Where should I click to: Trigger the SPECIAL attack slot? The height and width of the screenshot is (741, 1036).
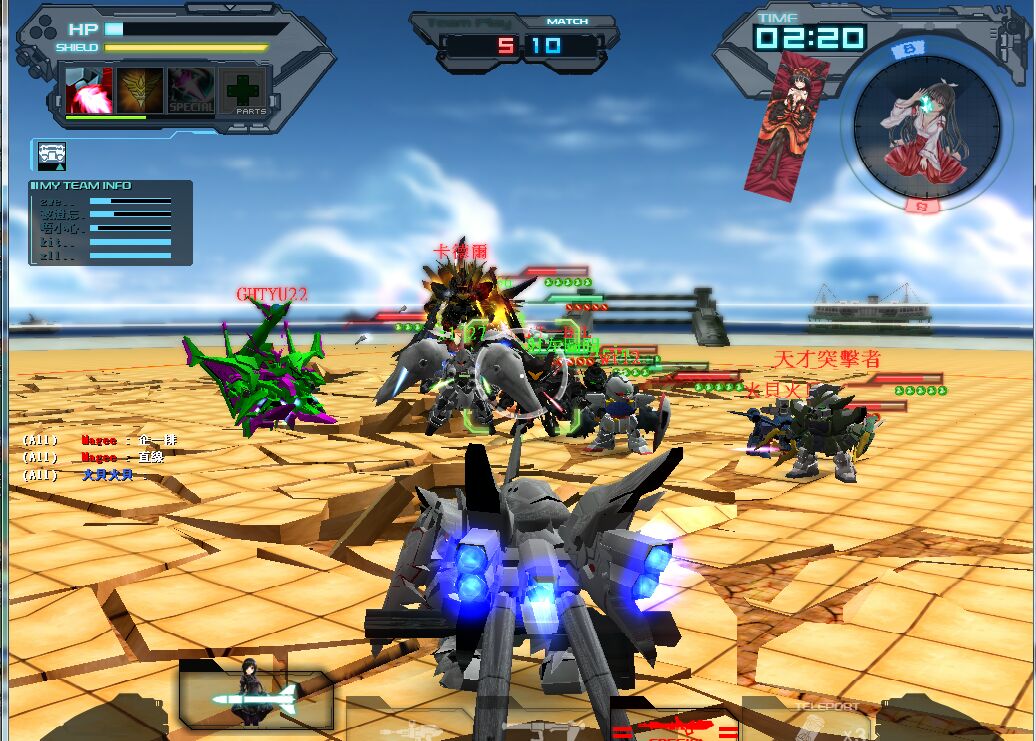191,90
